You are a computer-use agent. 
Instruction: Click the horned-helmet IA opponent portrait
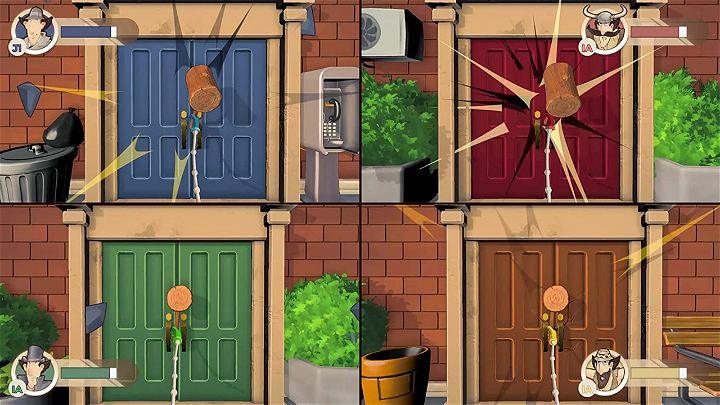[x=603, y=28]
